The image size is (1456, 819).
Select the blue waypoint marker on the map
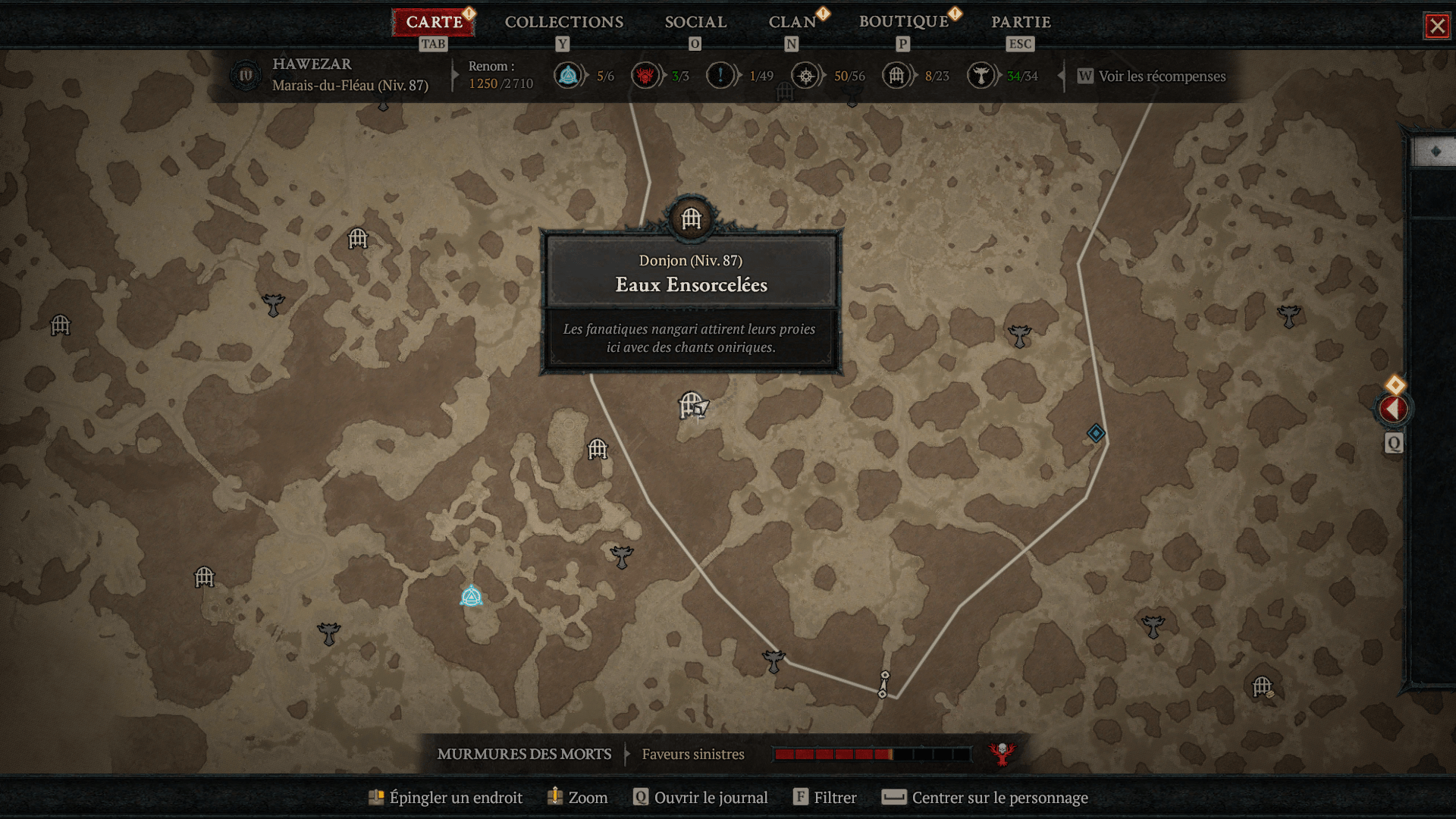click(471, 597)
